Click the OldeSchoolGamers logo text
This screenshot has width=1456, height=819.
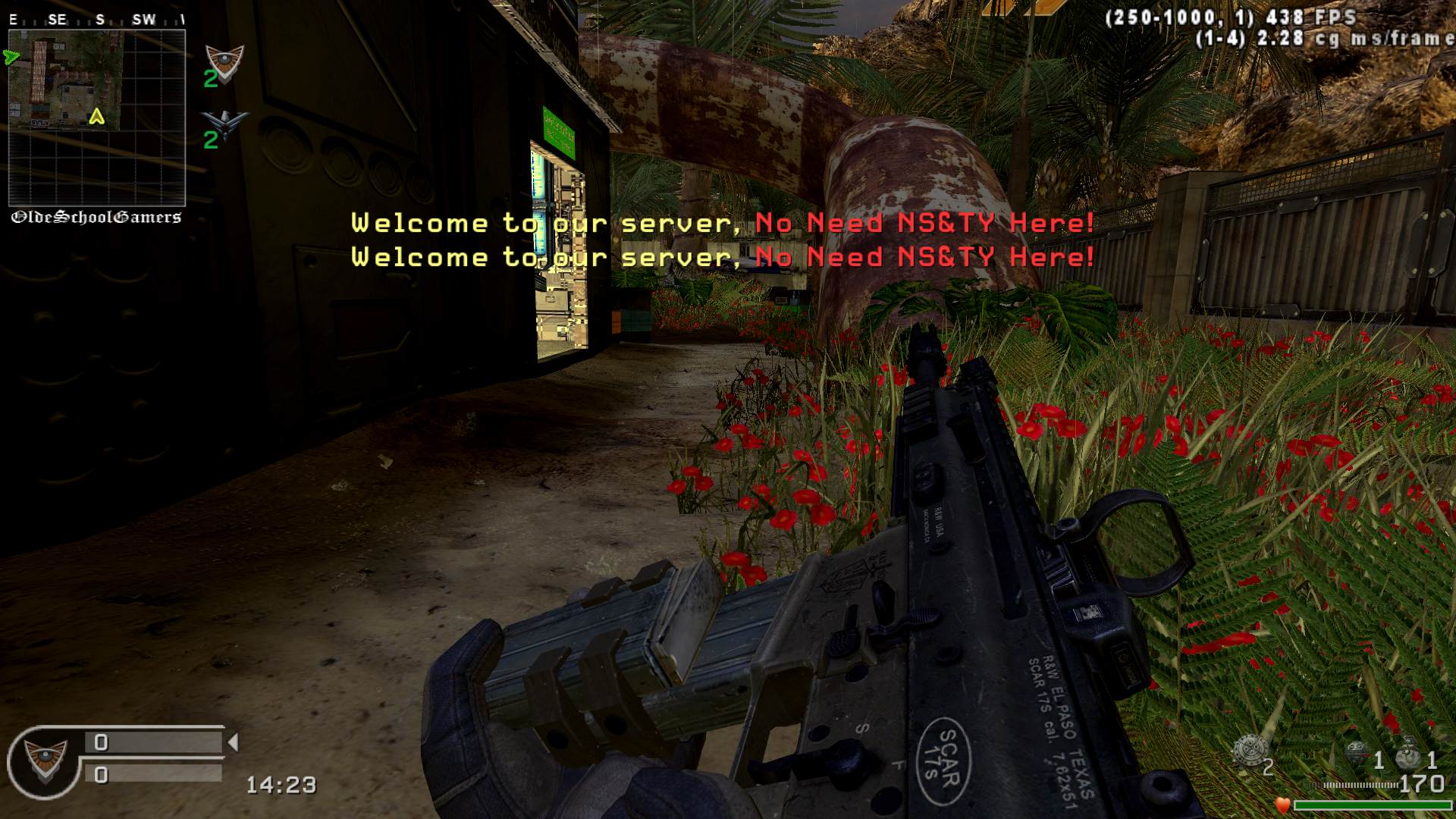[x=96, y=218]
